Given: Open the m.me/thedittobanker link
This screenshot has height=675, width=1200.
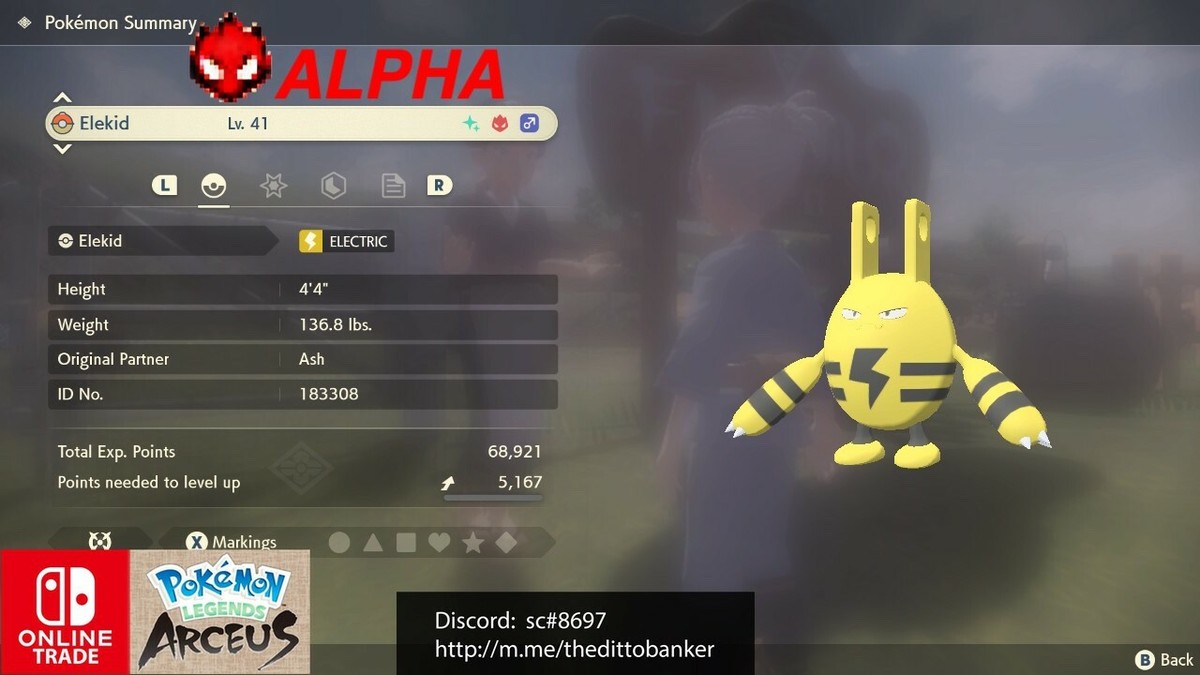Looking at the screenshot, I should [574, 649].
